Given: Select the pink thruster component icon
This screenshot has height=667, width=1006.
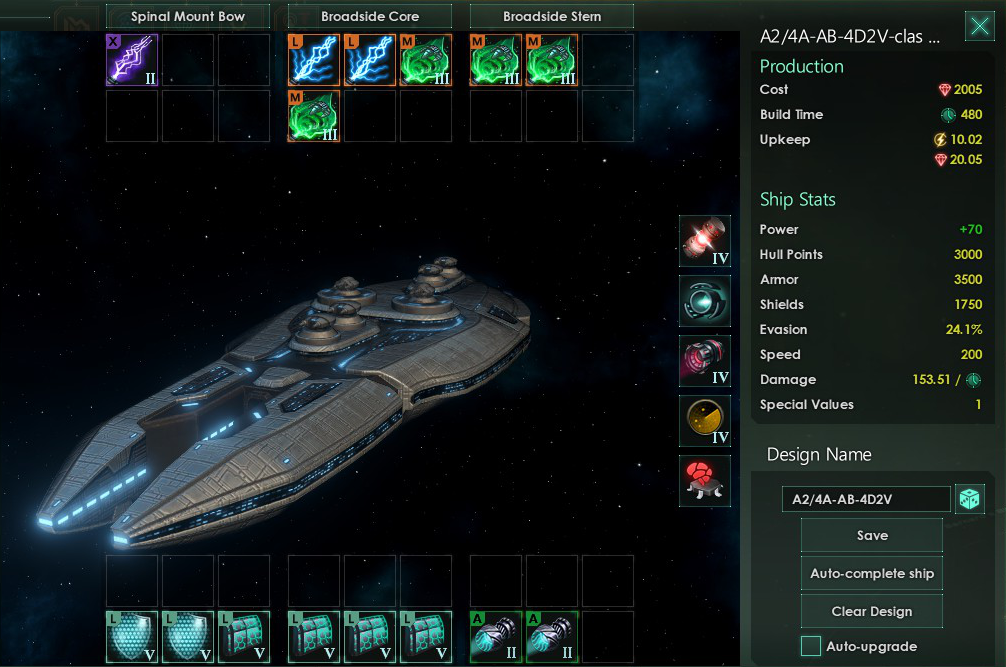Looking at the screenshot, I should [x=704, y=361].
